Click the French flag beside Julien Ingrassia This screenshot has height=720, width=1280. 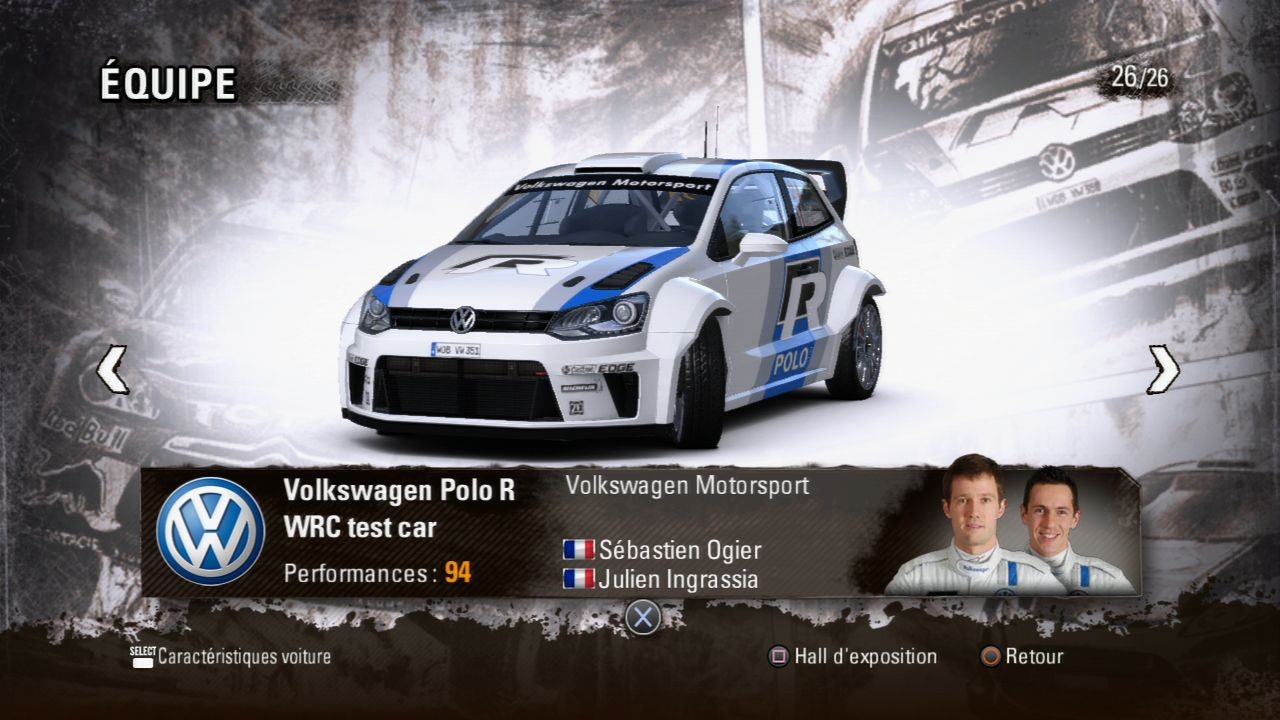click(577, 578)
